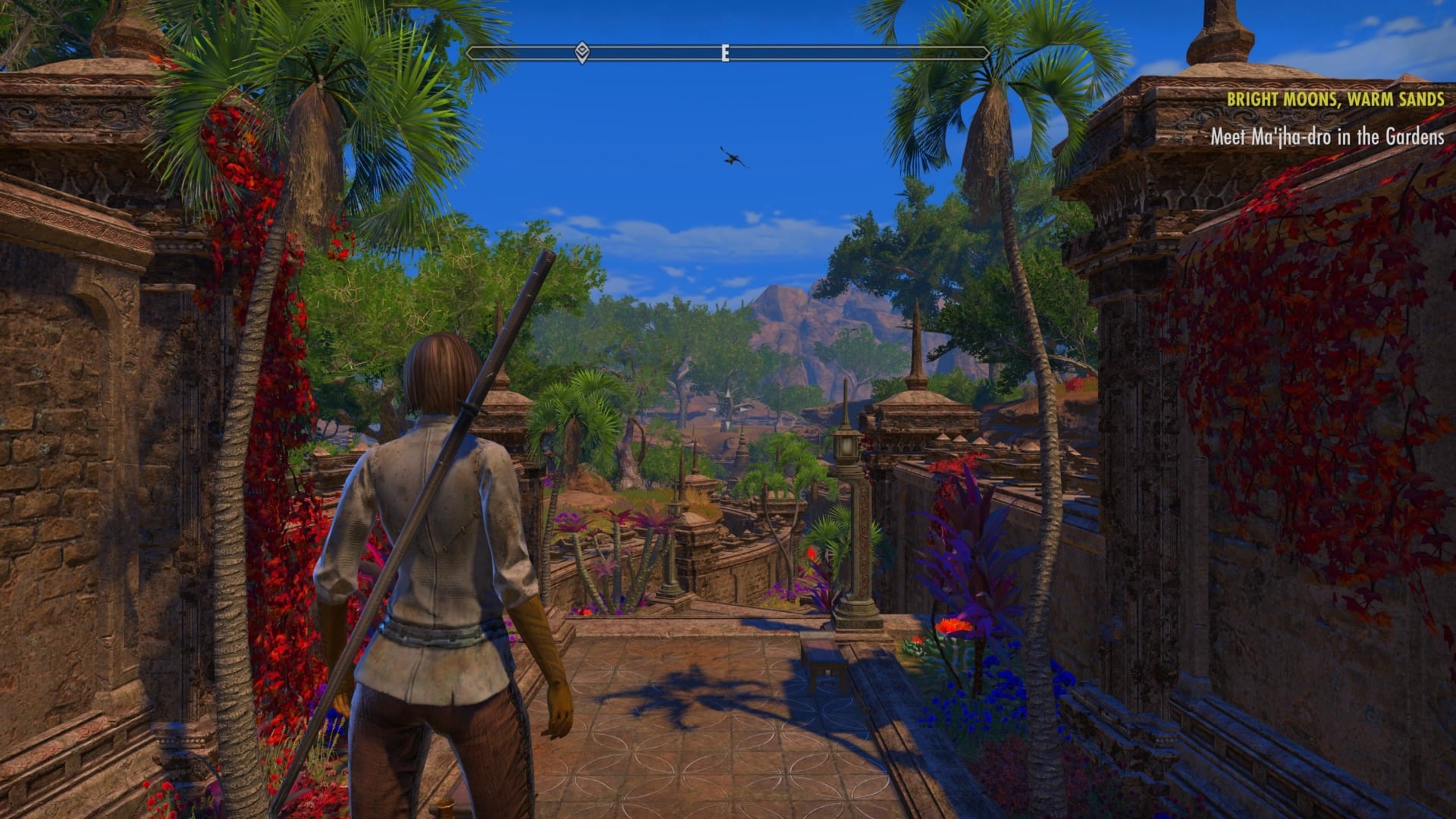Click the E cardinal direction on the compass bar
The image size is (1456, 819).
(724, 54)
